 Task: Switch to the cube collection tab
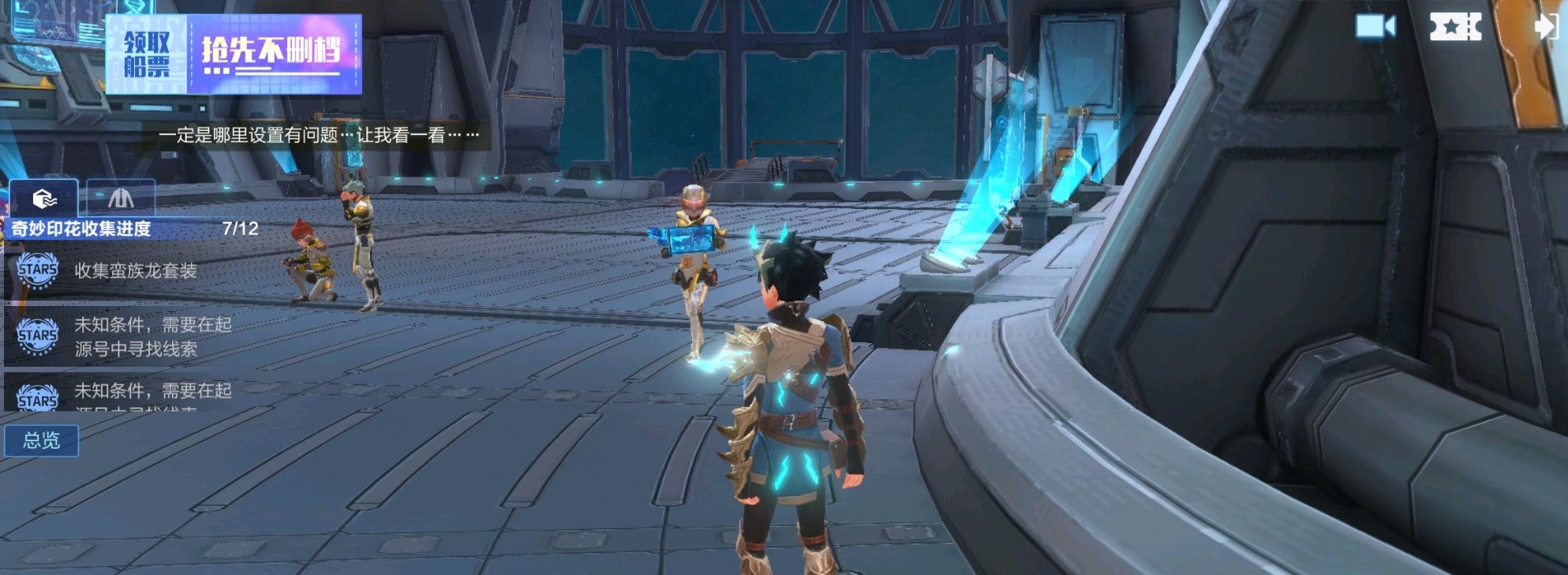[x=44, y=198]
